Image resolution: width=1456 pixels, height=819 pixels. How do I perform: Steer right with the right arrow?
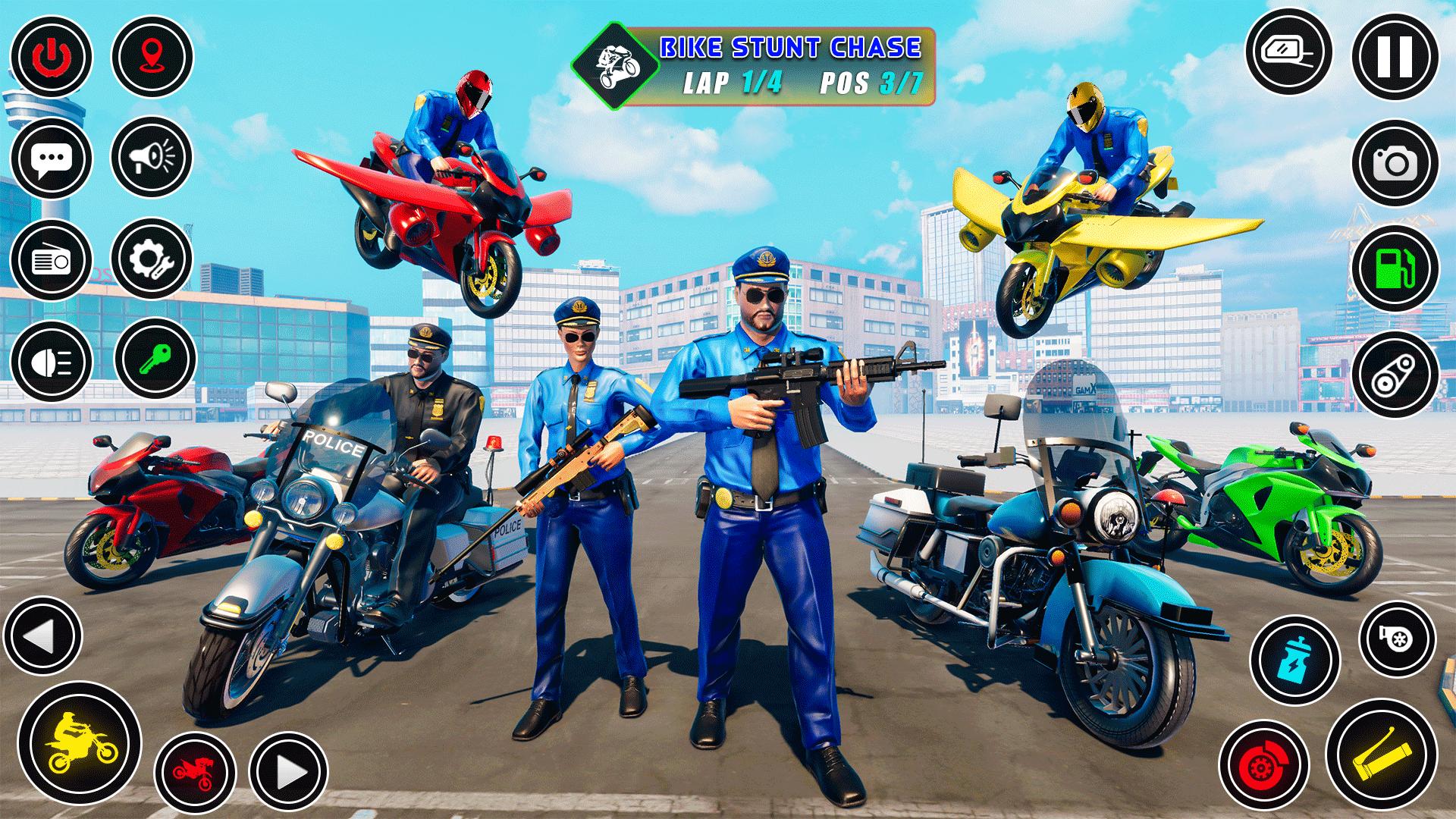coord(288,773)
